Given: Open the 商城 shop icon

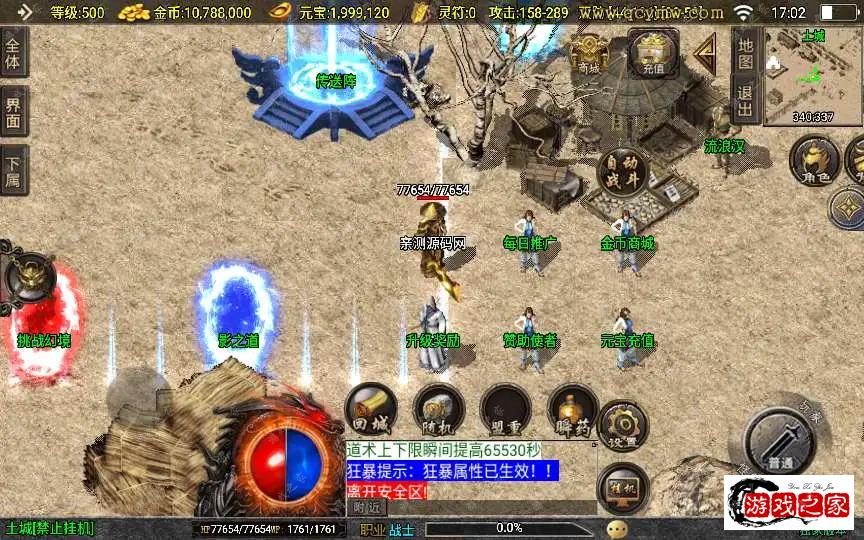Looking at the screenshot, I should click(x=589, y=53).
